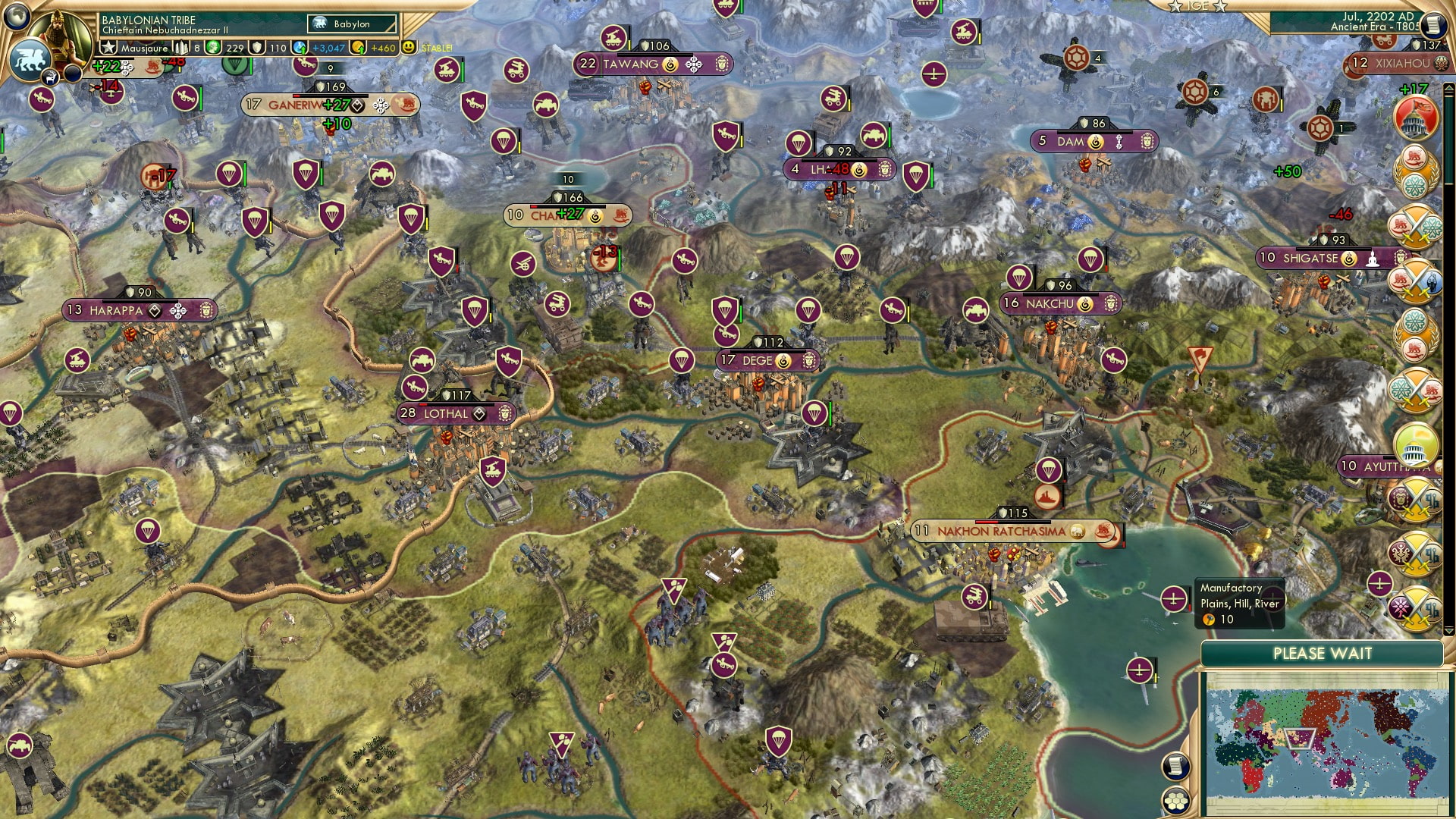The image size is (1456, 819).
Task: Click the dark sphere toggle beside the deer icon
Action: click(x=73, y=74)
